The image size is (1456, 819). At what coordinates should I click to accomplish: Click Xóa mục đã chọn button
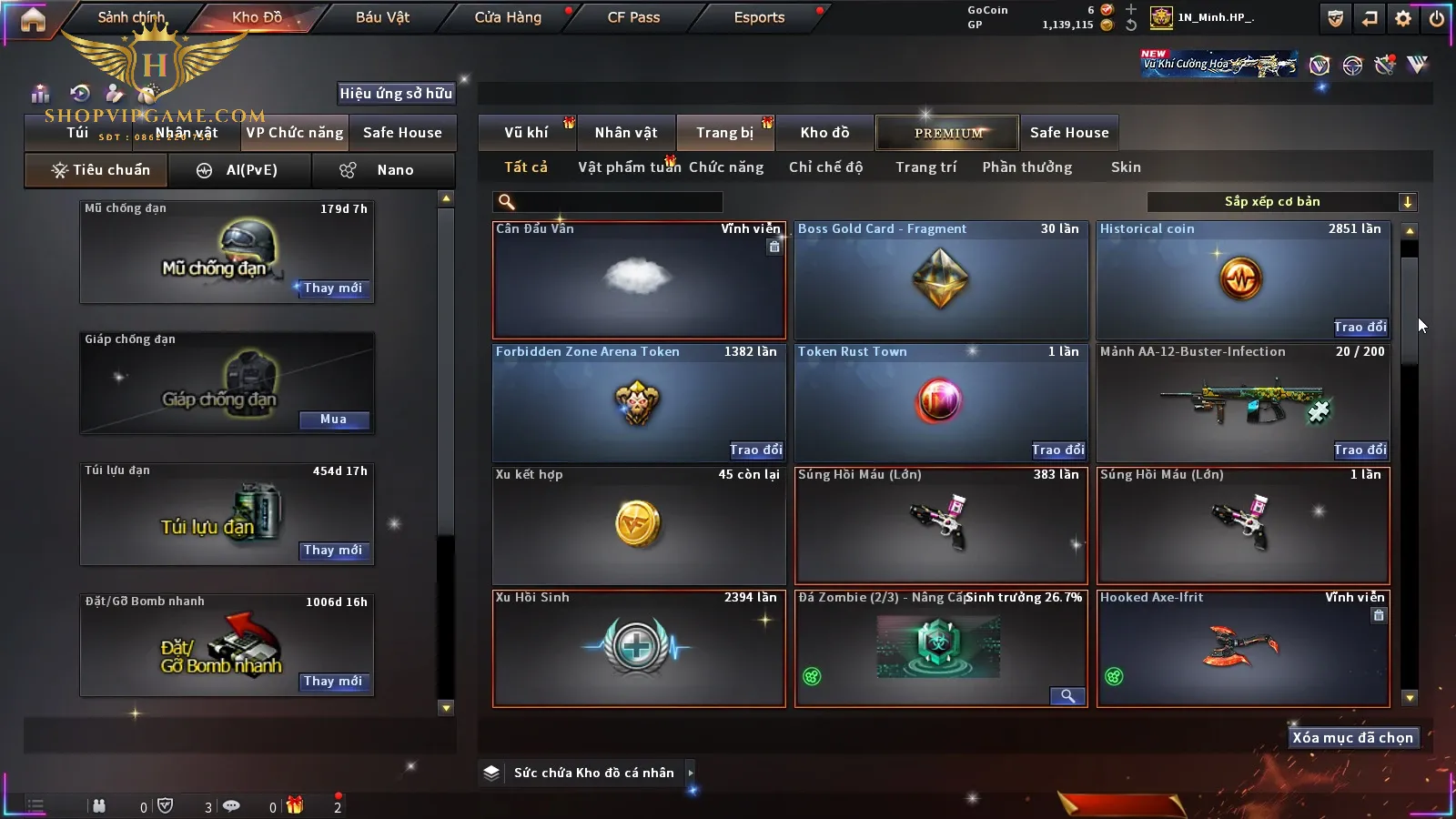pyautogui.click(x=1352, y=738)
